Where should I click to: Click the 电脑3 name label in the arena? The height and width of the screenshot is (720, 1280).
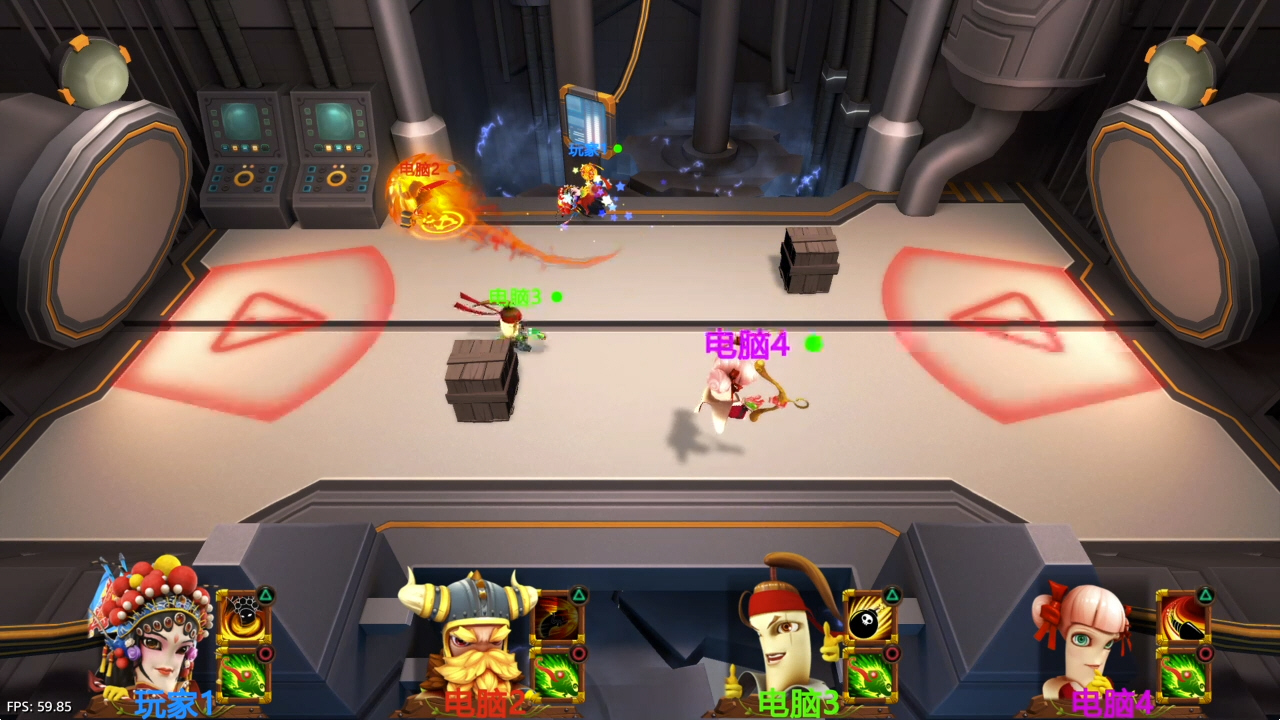(513, 296)
